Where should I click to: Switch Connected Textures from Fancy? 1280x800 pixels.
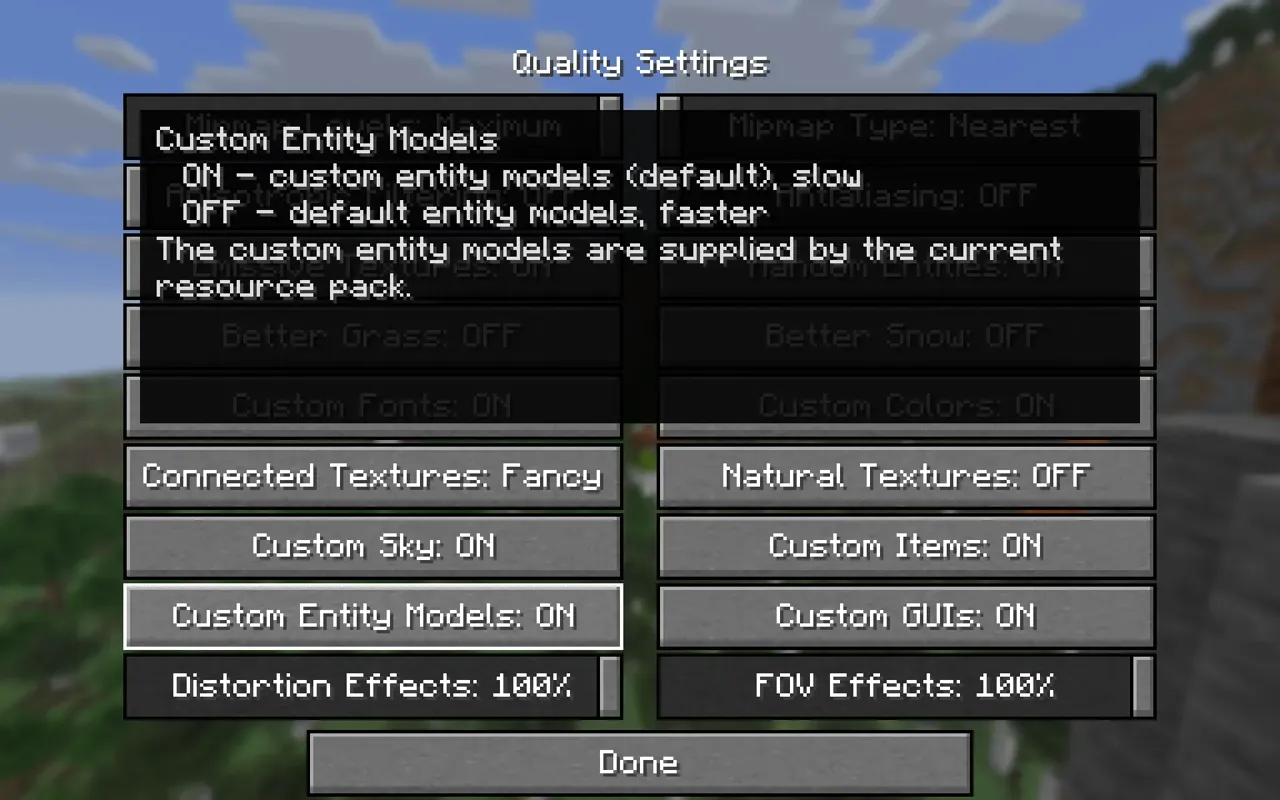(373, 476)
